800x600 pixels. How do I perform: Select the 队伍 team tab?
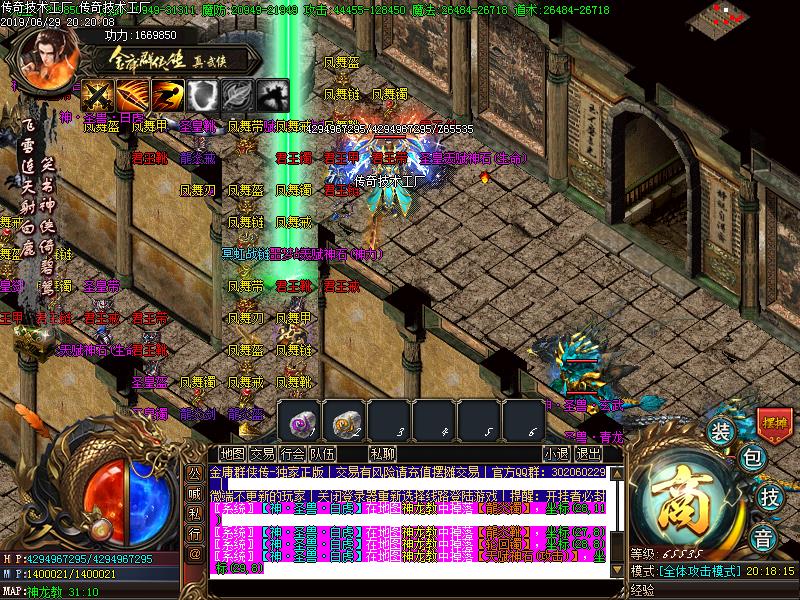pyautogui.click(x=322, y=453)
